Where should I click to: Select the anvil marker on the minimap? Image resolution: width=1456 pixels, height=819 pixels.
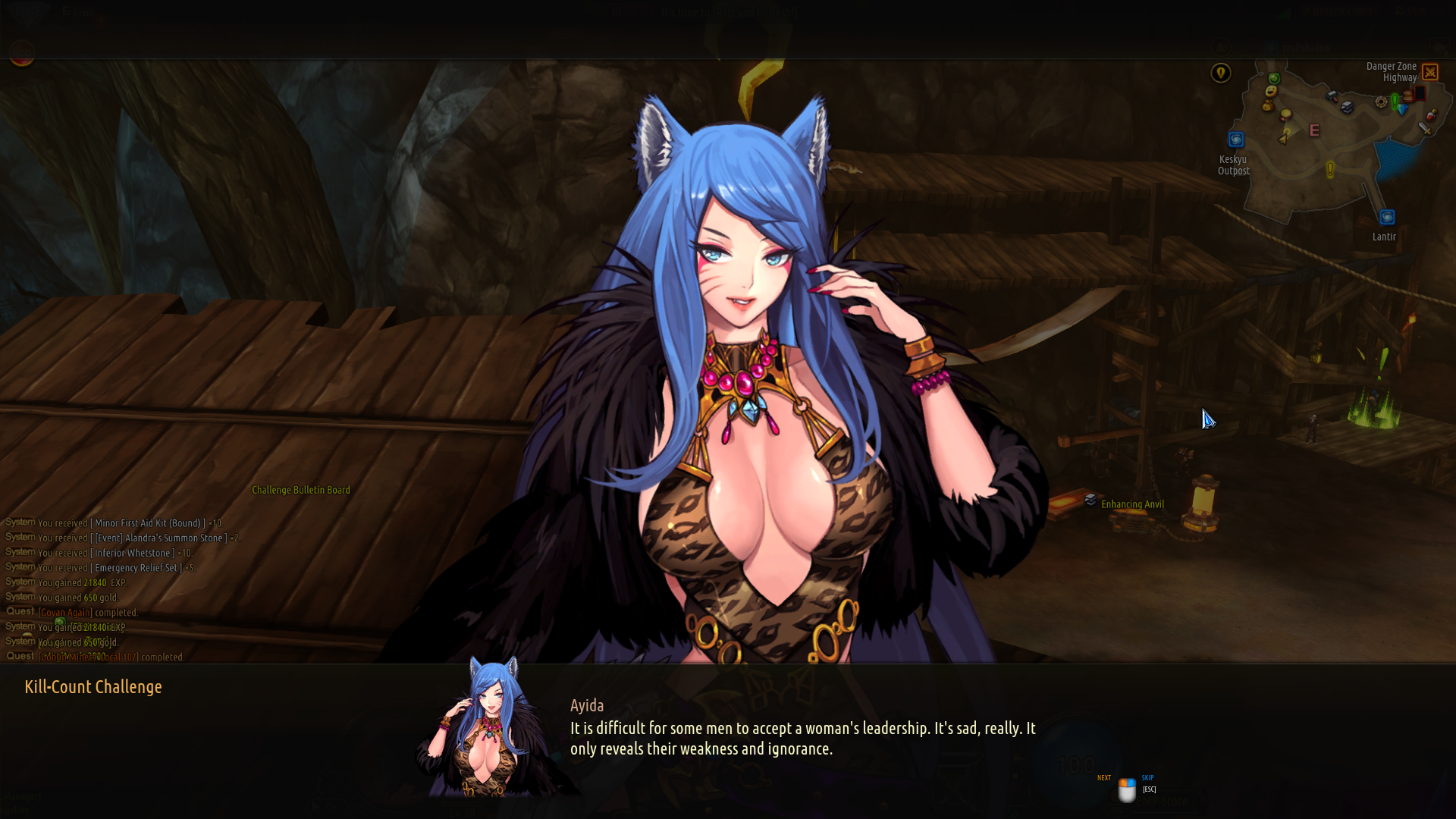click(1347, 107)
